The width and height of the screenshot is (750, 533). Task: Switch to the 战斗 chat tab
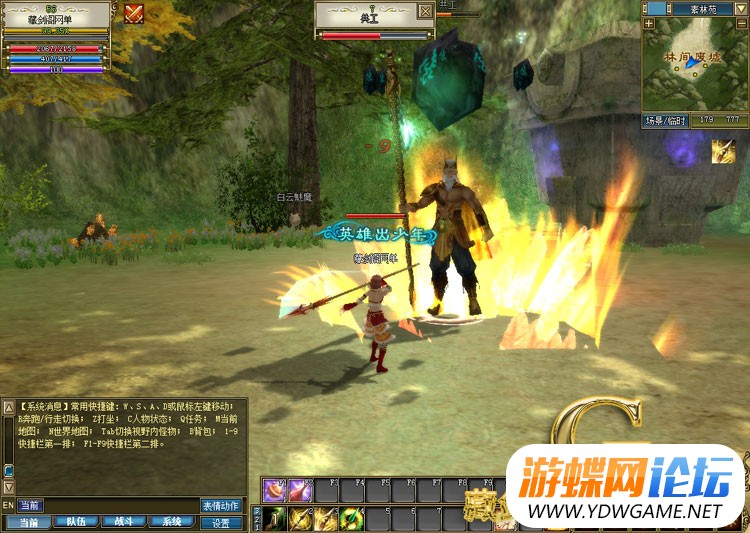pos(124,521)
